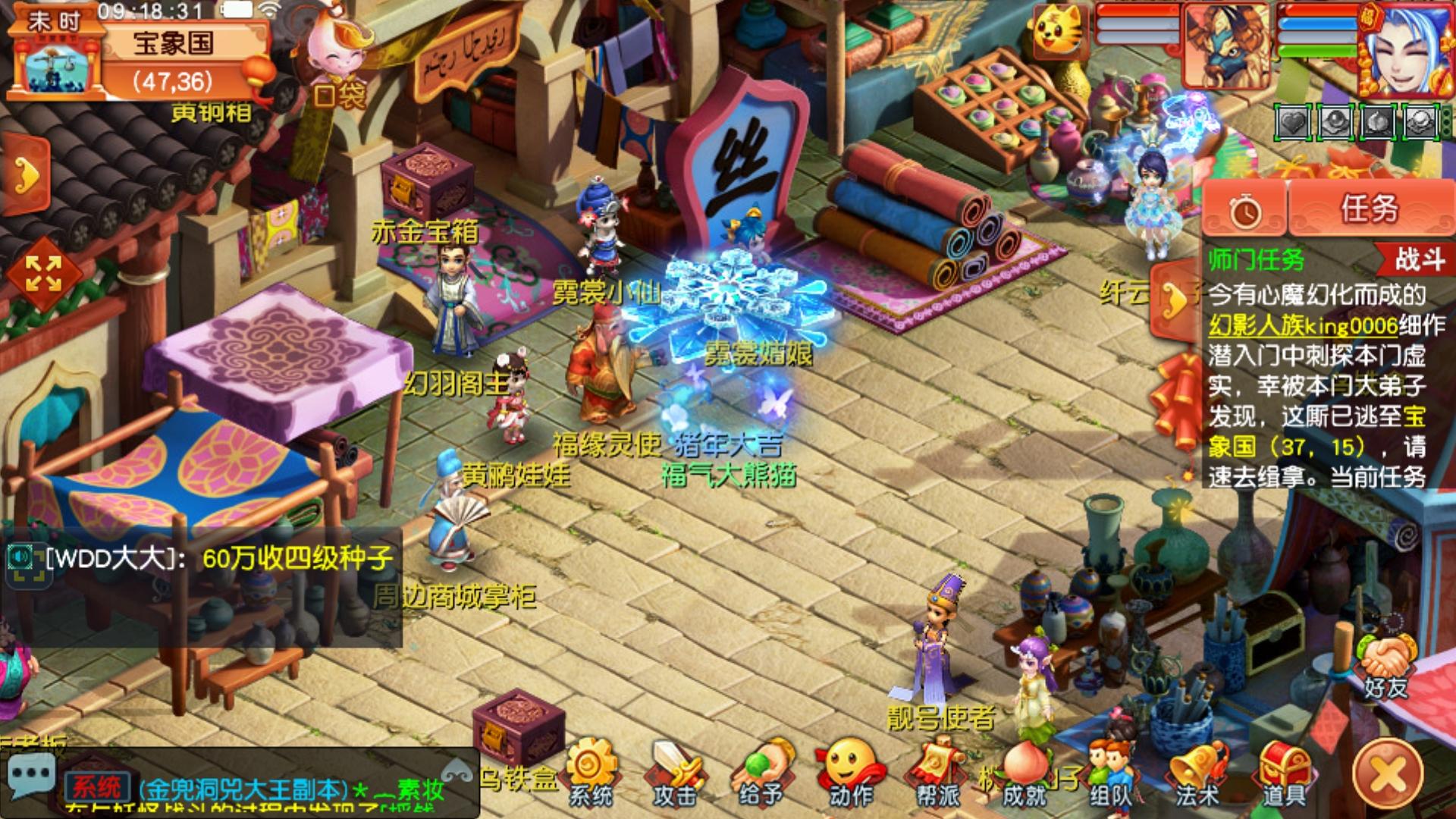Open the chat speech bubble
The image size is (1456, 819).
pyautogui.click(x=30, y=777)
